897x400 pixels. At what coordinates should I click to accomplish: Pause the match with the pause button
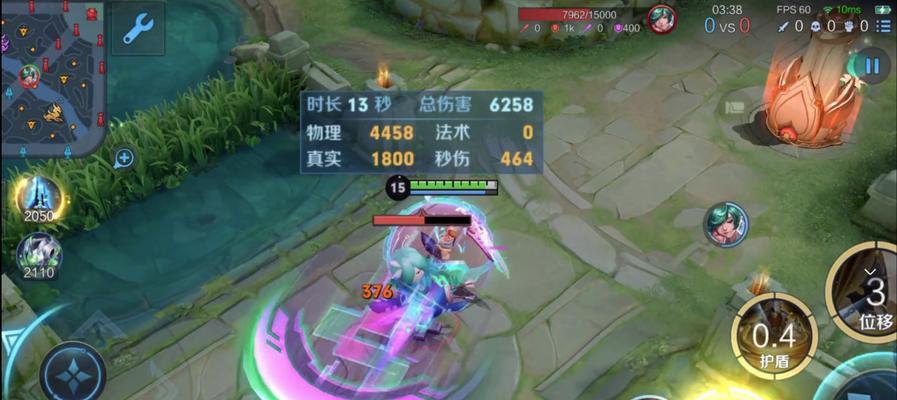pyautogui.click(x=872, y=67)
